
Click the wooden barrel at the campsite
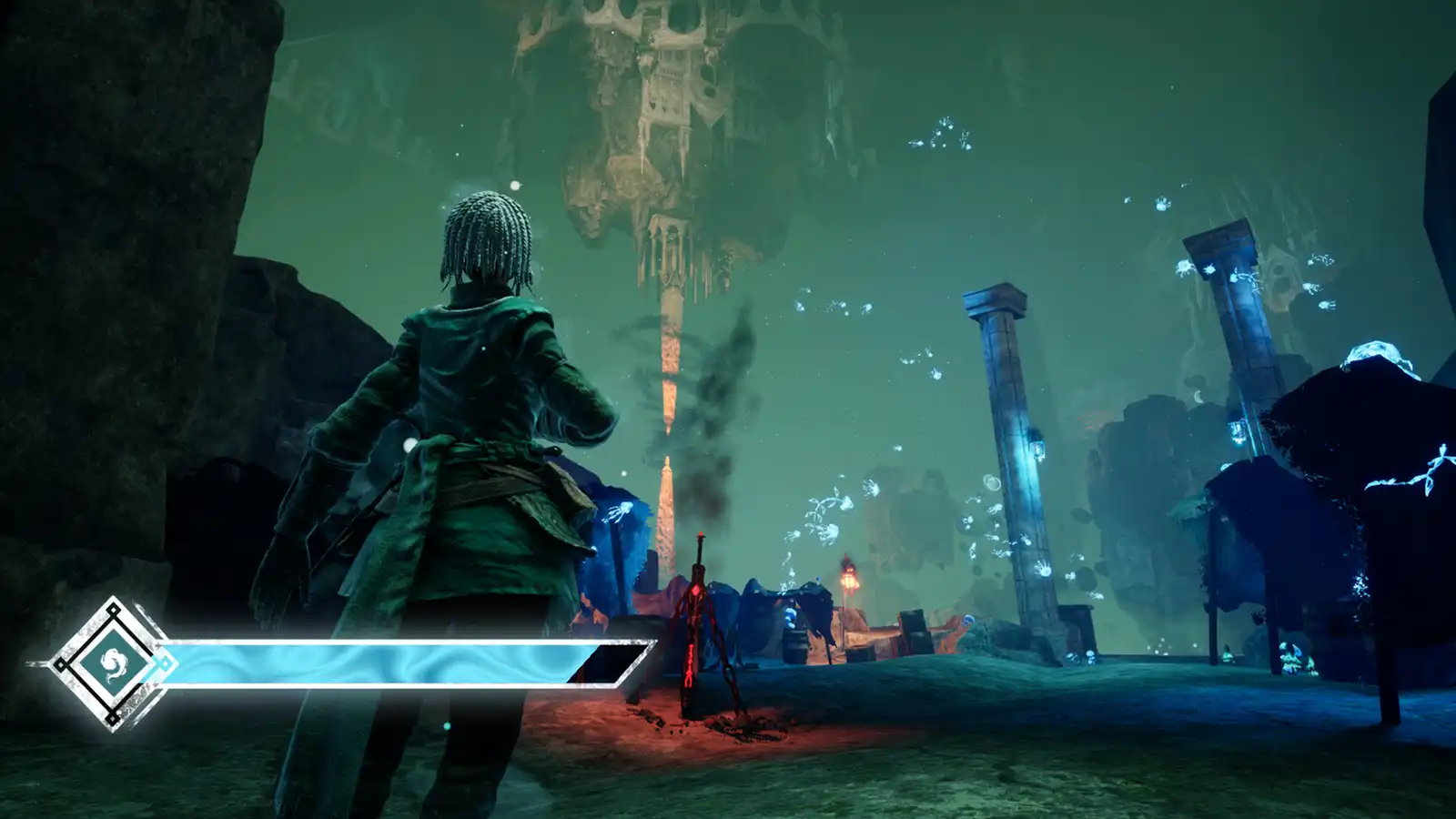[795, 644]
